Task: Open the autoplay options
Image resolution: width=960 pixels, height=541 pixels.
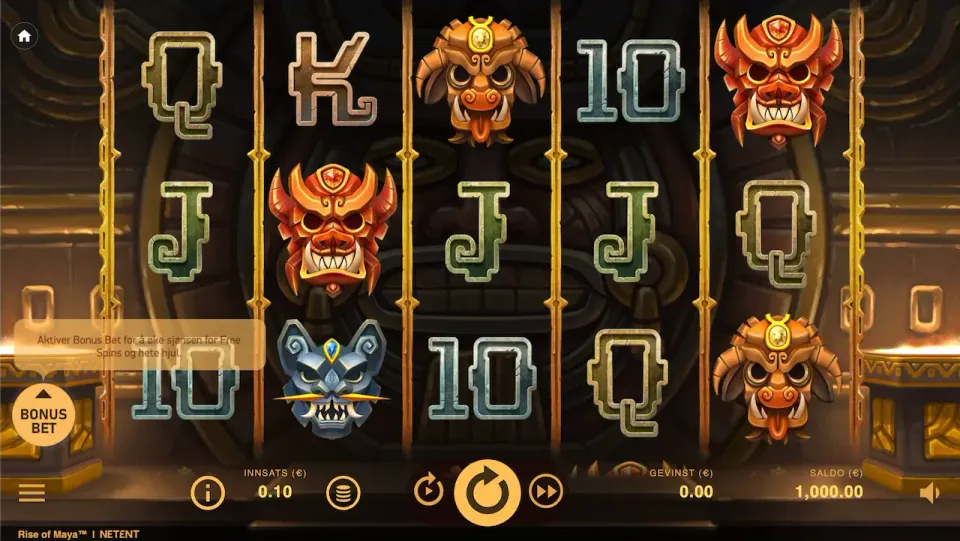Action: 428,491
